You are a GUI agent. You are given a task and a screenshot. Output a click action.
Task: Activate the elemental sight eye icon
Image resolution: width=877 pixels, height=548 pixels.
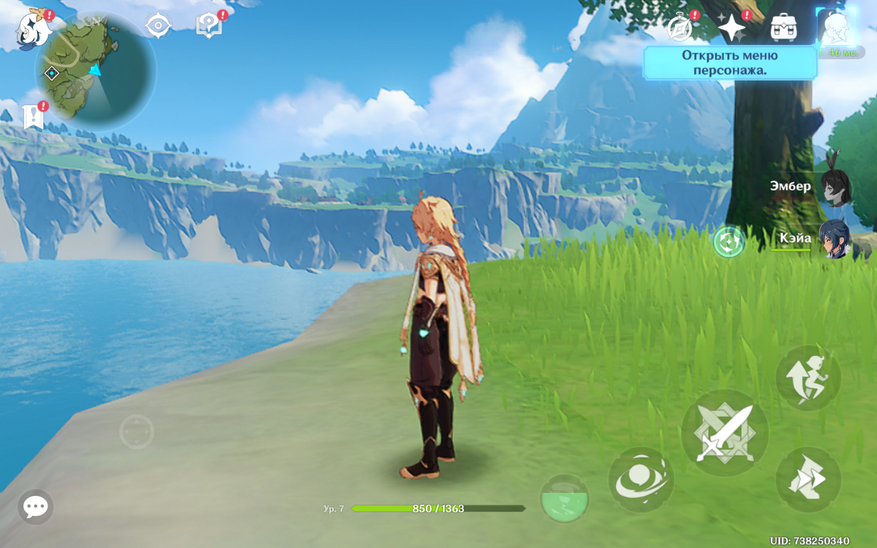[x=158, y=26]
